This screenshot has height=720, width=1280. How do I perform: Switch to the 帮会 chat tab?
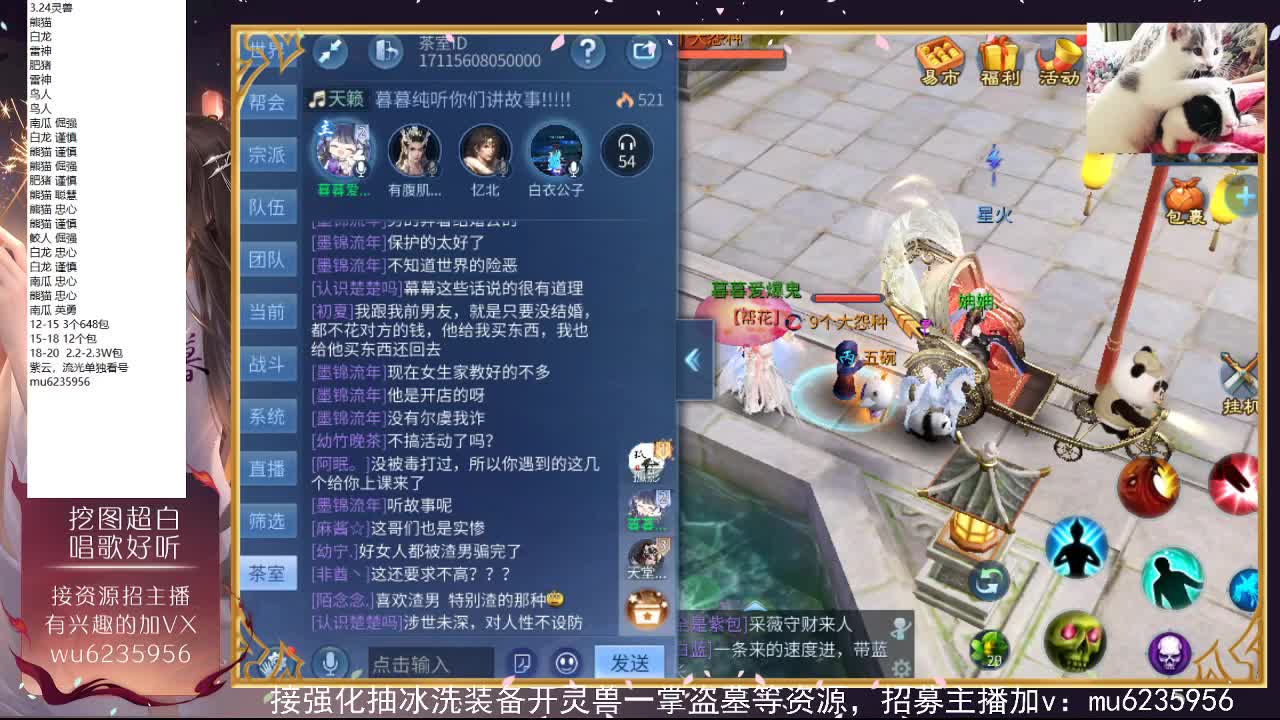tap(267, 102)
